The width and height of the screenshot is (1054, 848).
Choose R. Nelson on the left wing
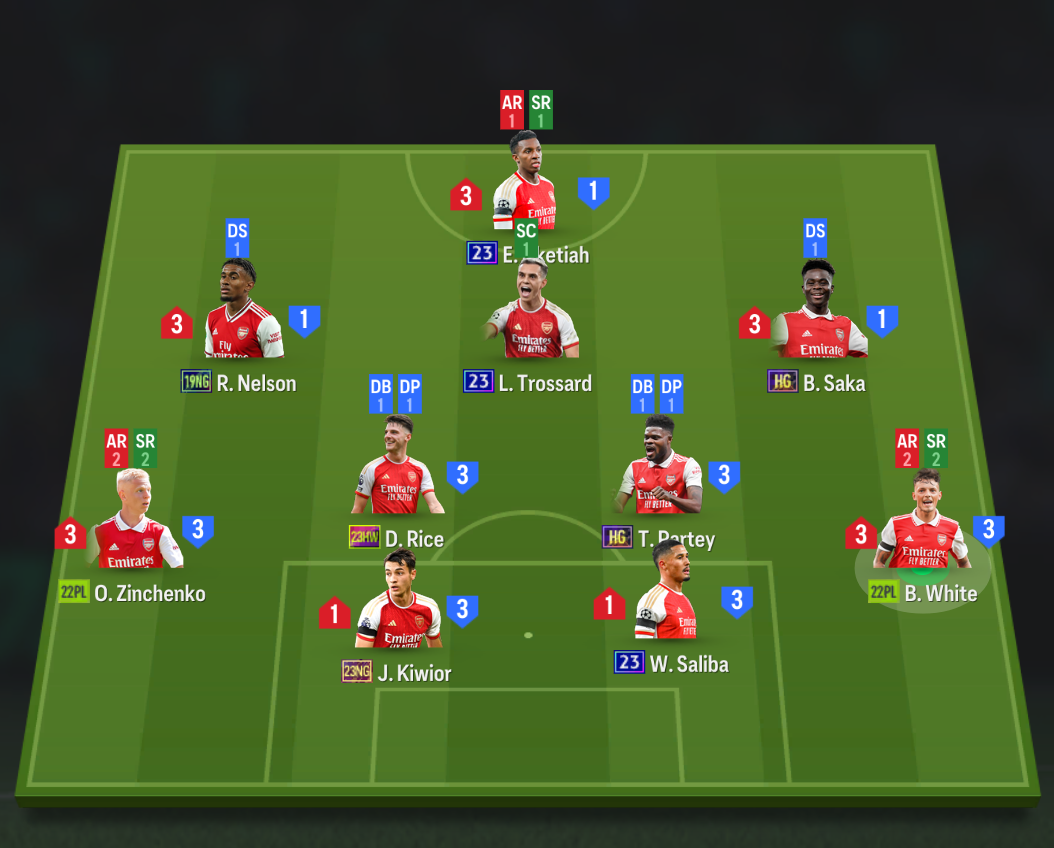243,316
